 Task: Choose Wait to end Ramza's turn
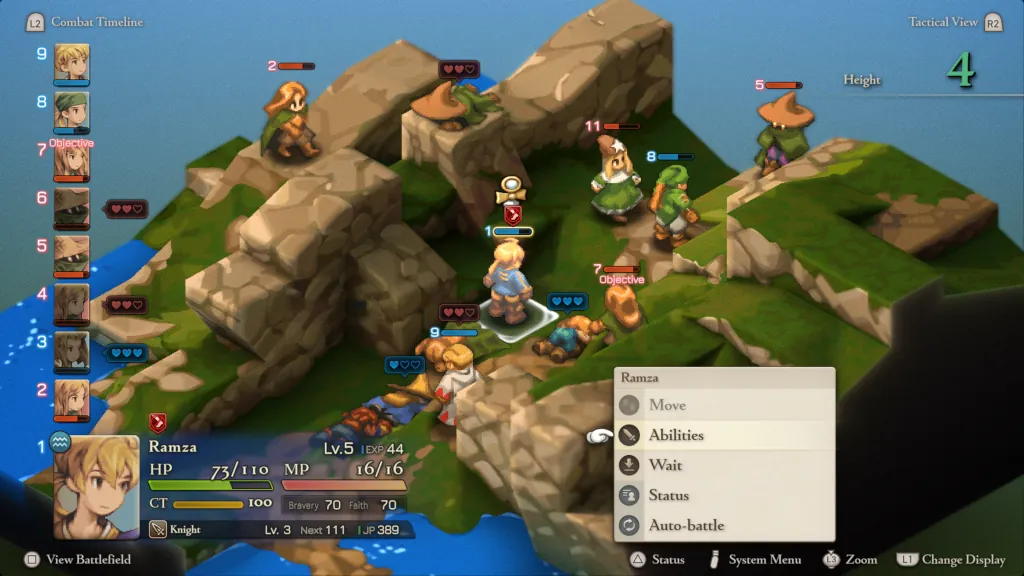(x=665, y=465)
